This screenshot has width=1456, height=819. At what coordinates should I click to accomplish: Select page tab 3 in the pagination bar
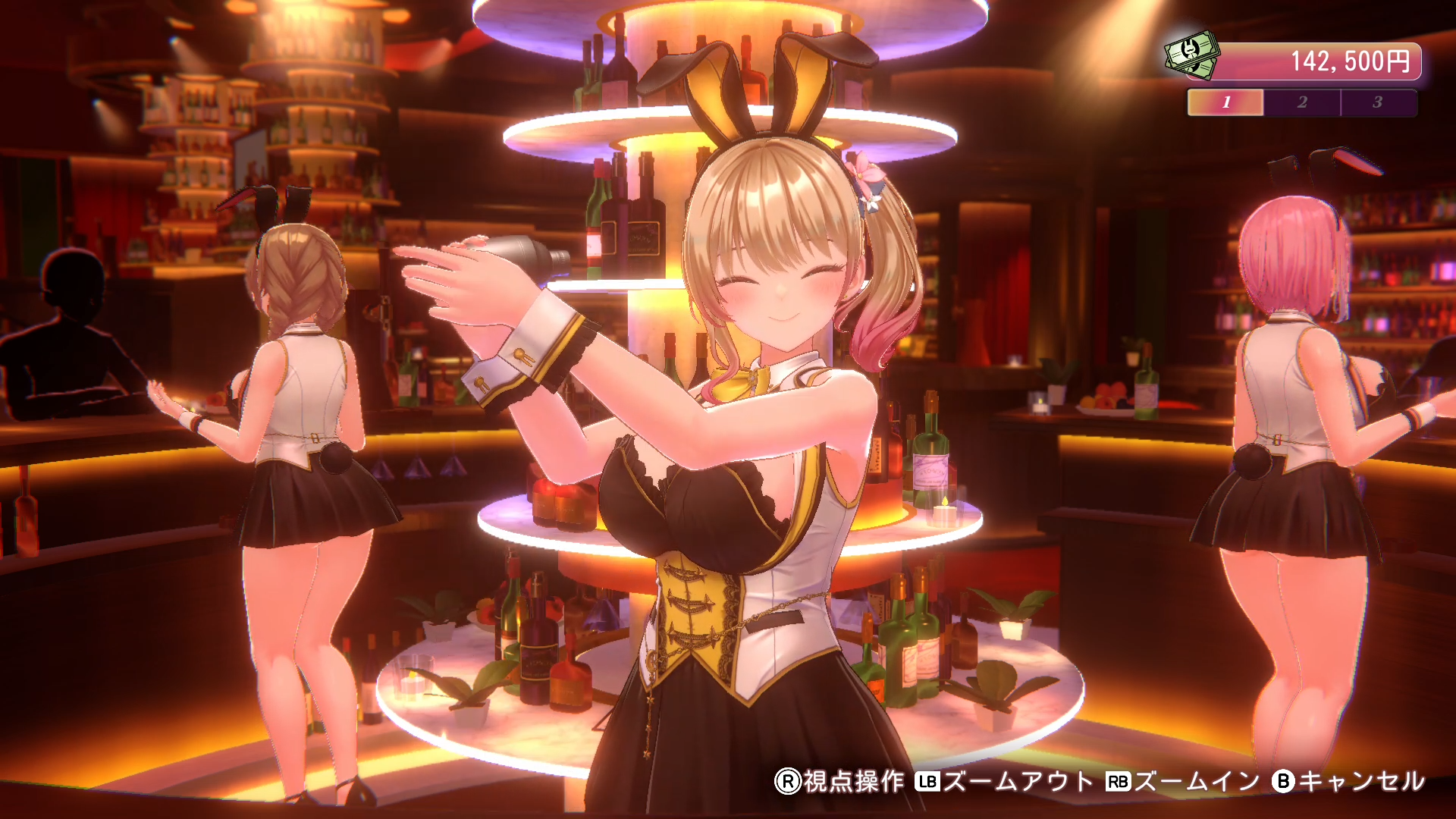1378,101
